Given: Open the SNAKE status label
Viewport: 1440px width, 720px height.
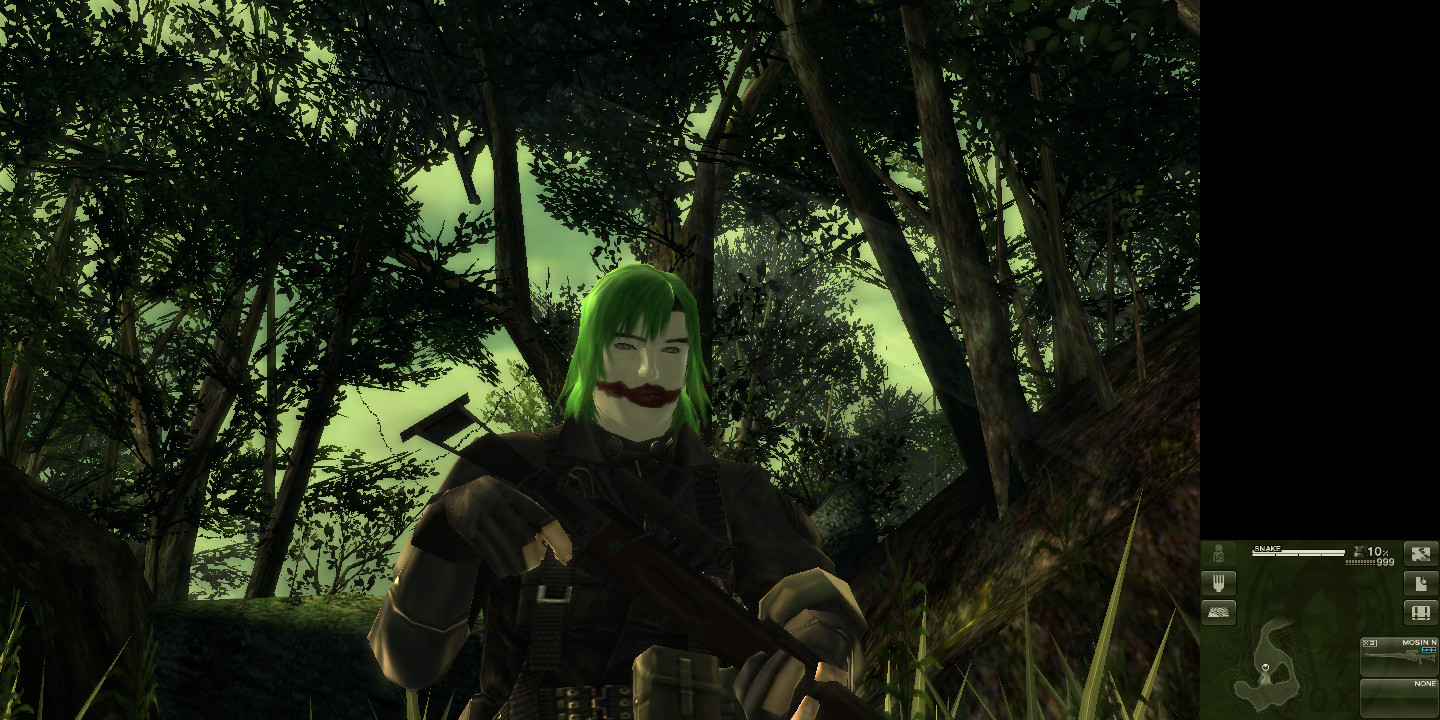Looking at the screenshot, I should tap(1267, 548).
